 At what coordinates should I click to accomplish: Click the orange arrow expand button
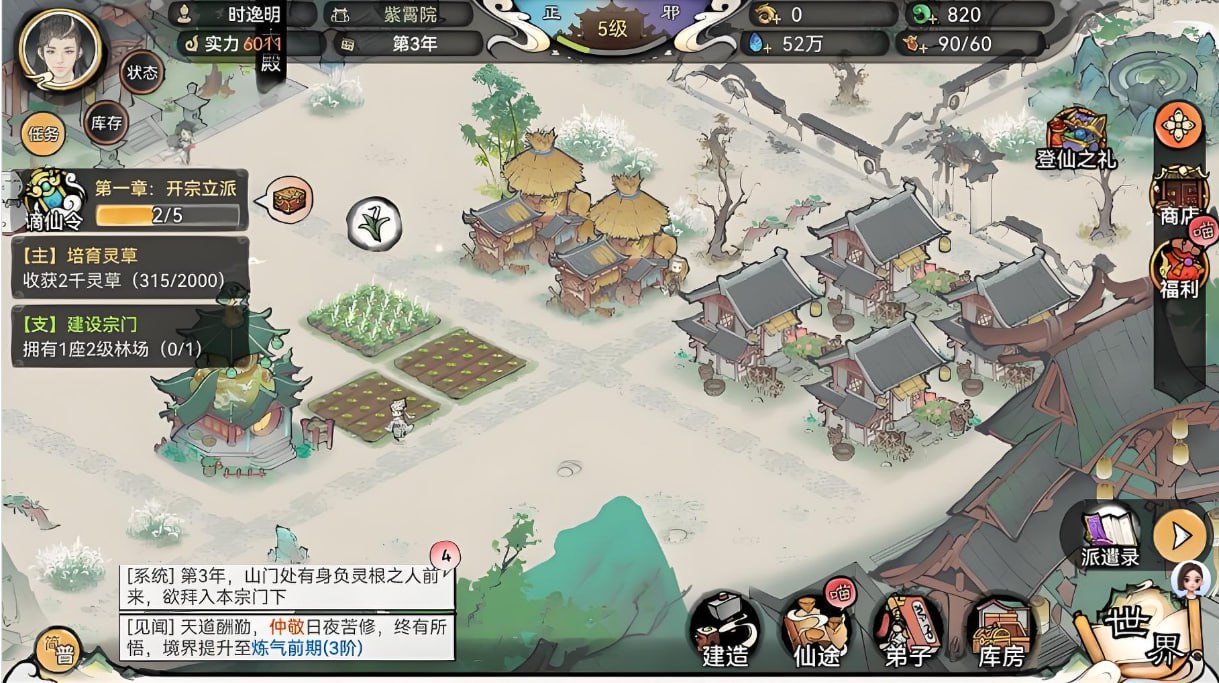tap(1181, 537)
